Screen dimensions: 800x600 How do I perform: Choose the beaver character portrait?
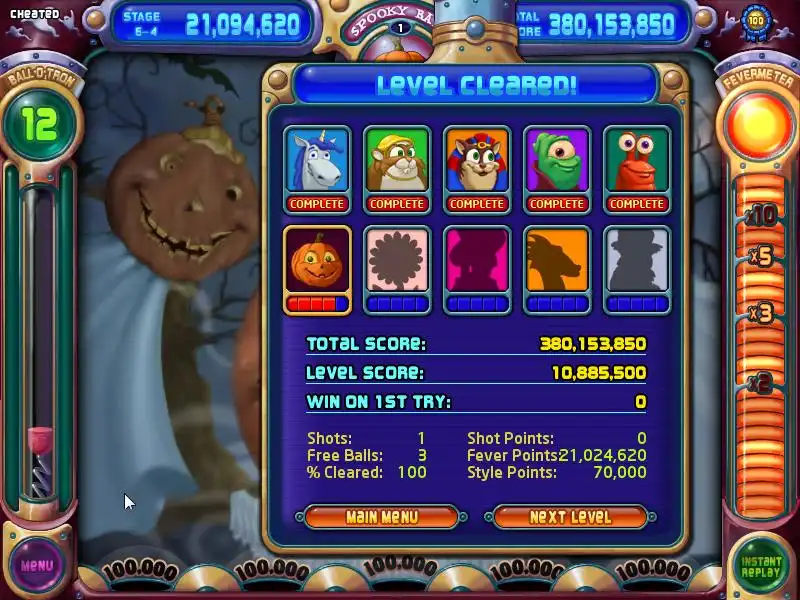[397, 162]
